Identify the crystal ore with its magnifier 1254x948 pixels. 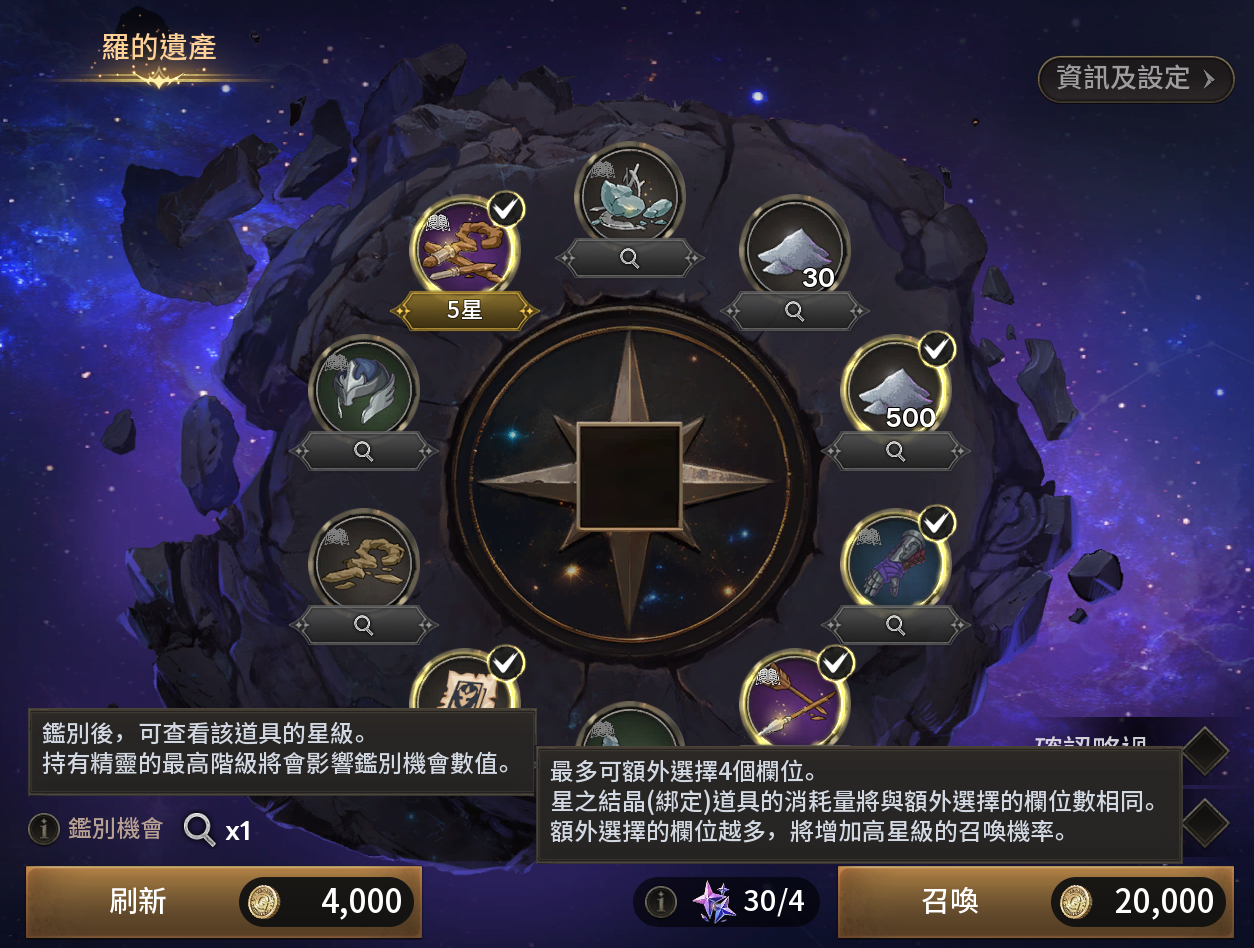click(630, 258)
